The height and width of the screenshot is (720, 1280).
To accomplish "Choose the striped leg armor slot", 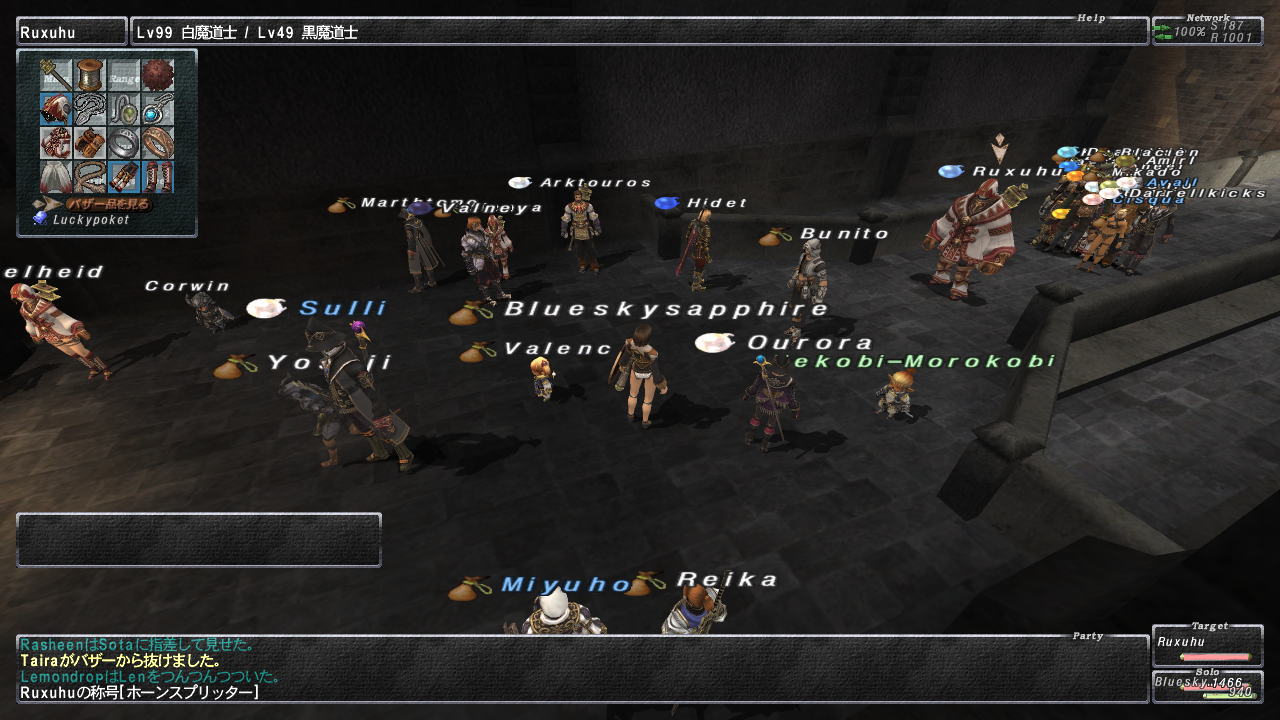I will [x=124, y=177].
